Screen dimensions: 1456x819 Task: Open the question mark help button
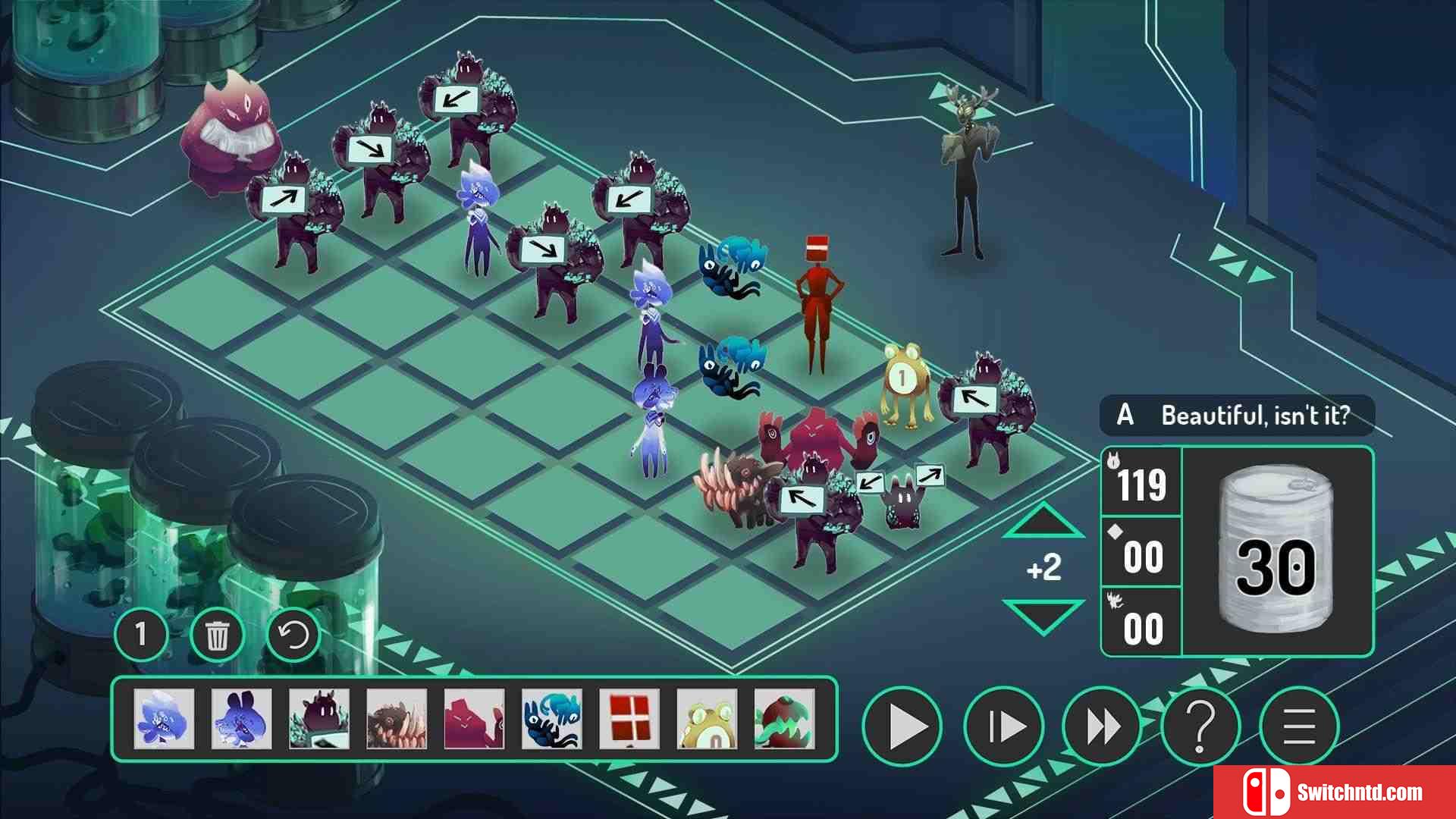(1200, 726)
